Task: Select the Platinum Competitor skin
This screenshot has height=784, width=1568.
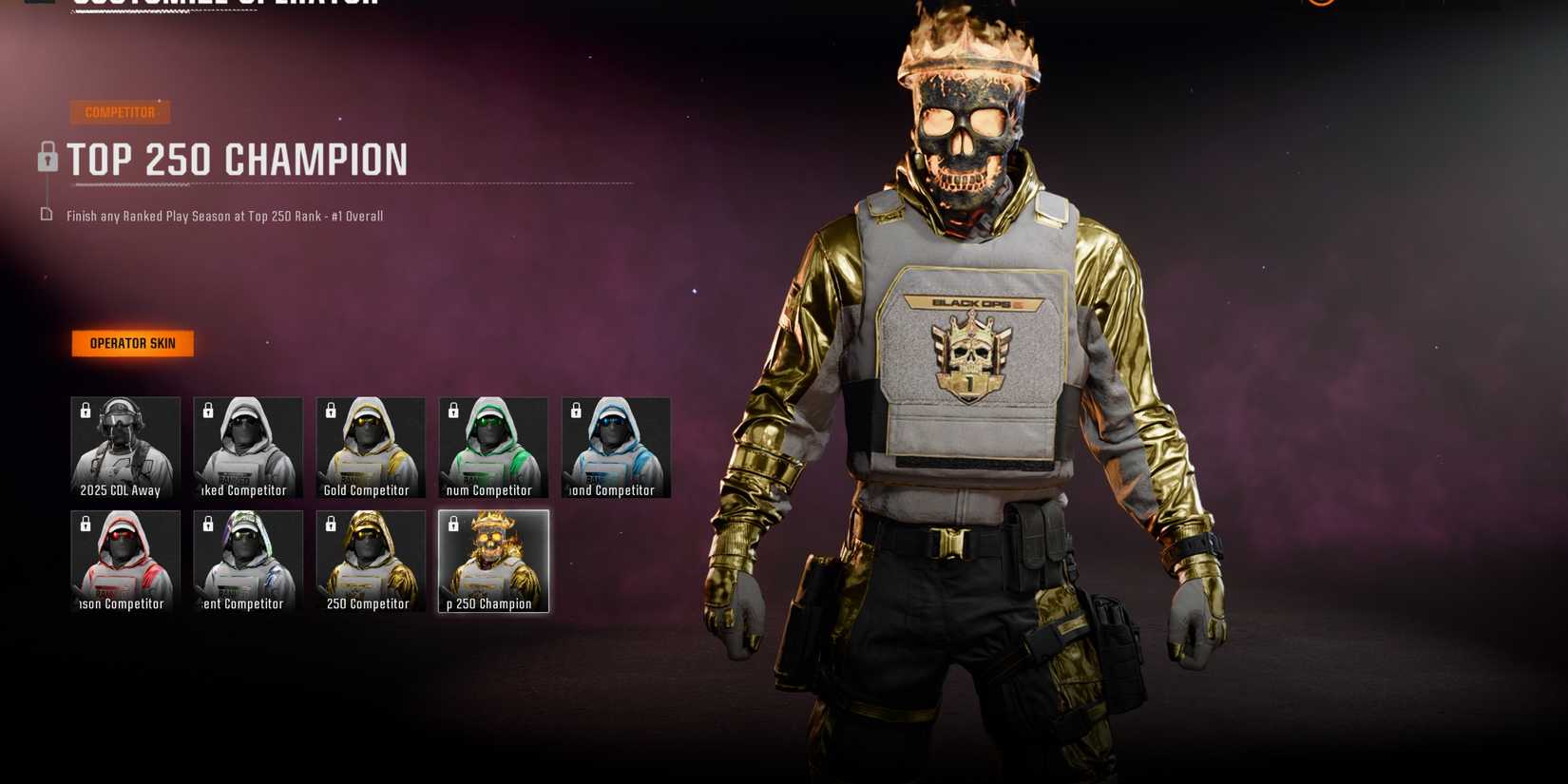Action: 492,448
